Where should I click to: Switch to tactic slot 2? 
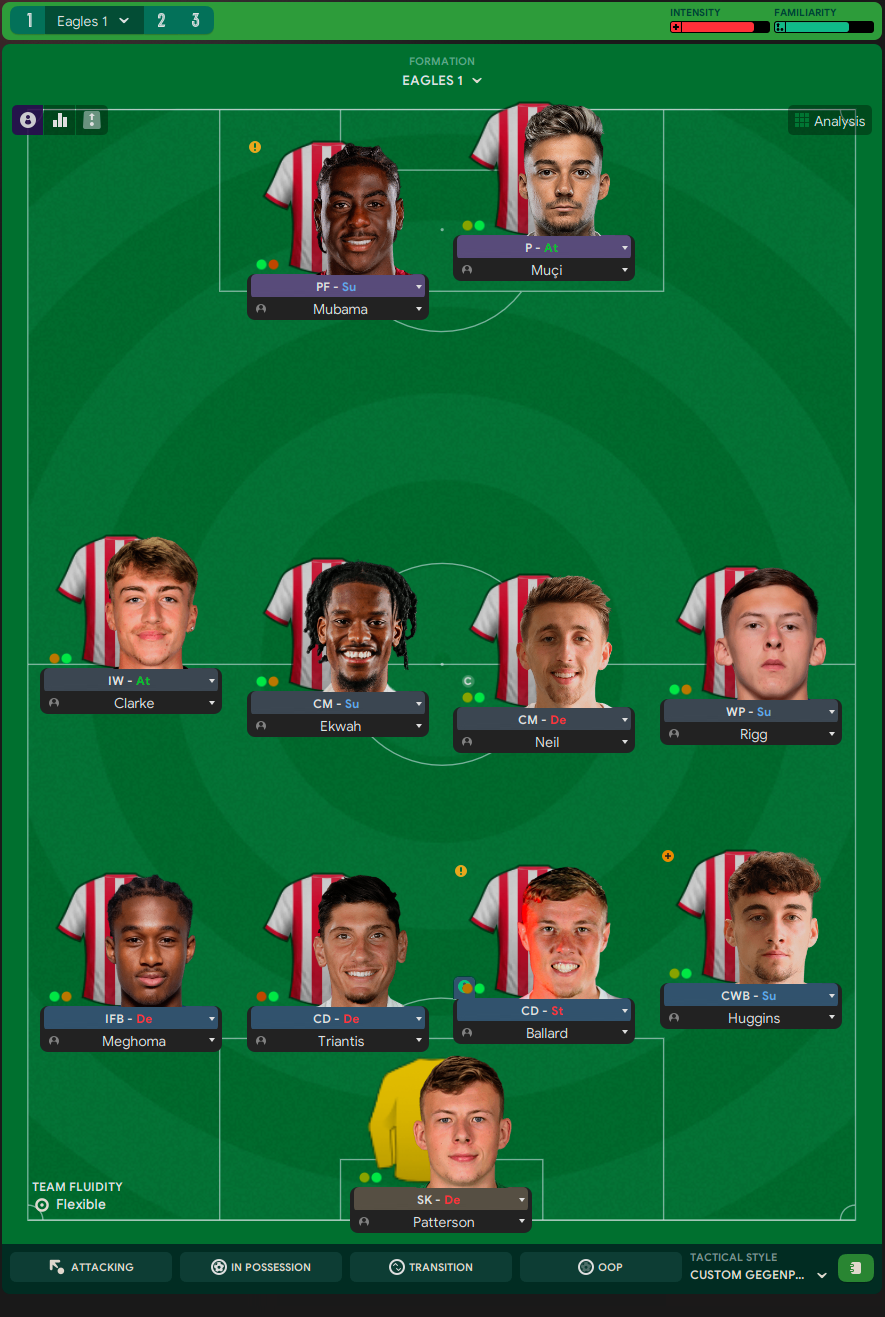tap(161, 20)
